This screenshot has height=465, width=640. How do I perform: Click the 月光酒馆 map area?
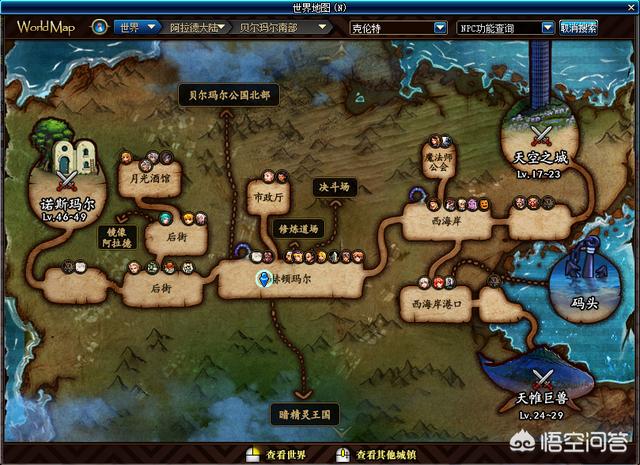coord(143,181)
